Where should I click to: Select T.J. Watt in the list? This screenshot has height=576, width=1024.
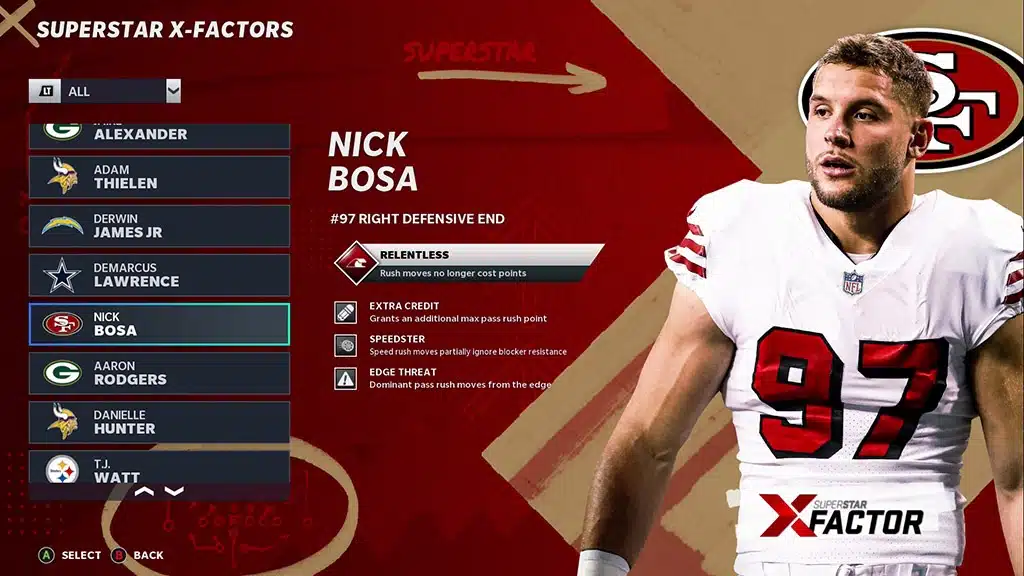[159, 467]
